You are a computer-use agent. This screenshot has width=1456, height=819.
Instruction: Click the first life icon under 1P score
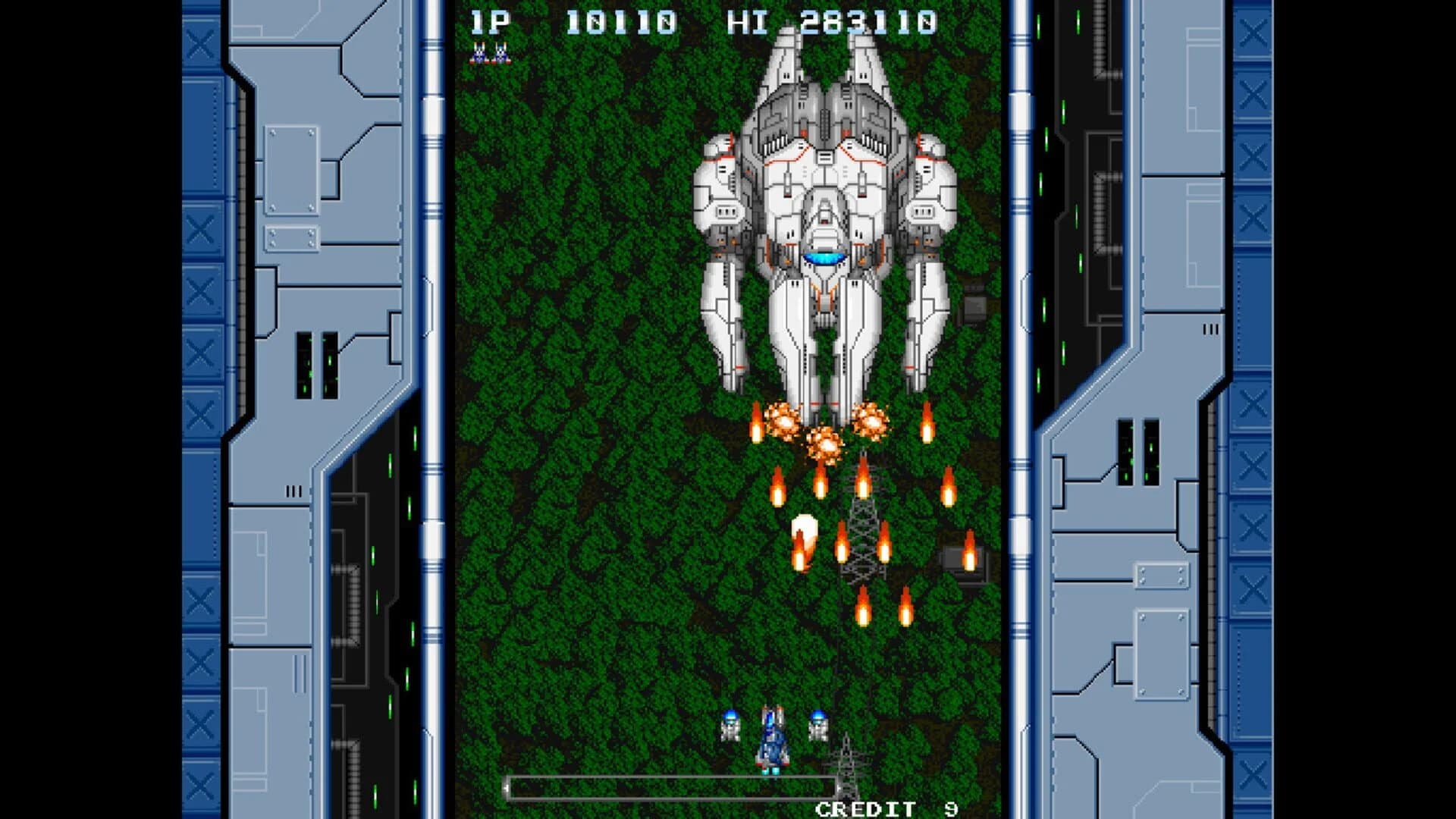point(478,51)
